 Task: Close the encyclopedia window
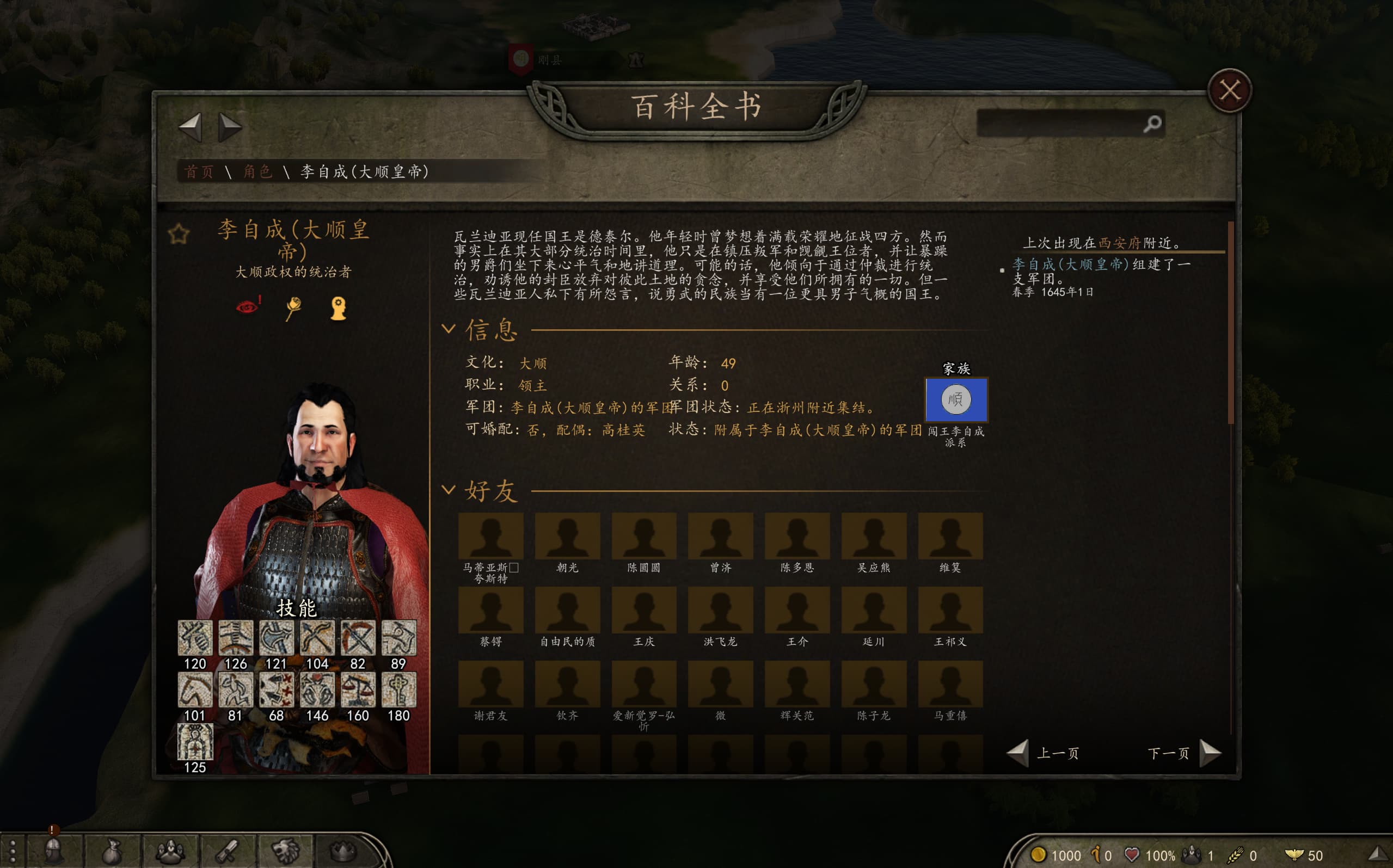[x=1229, y=91]
